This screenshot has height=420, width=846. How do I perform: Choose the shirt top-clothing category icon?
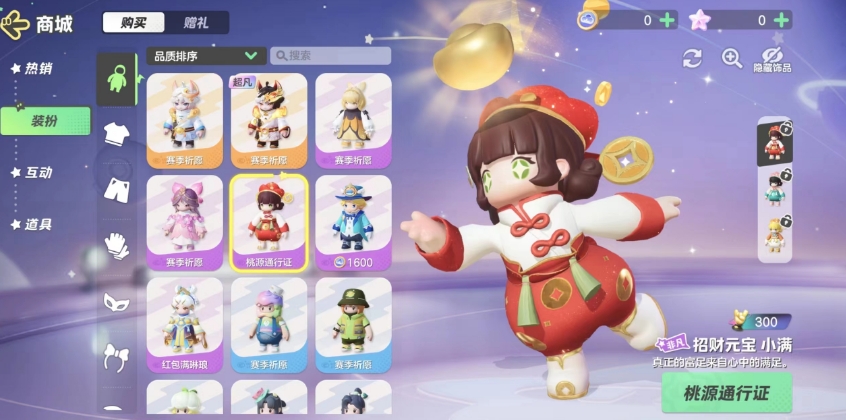click(x=117, y=134)
